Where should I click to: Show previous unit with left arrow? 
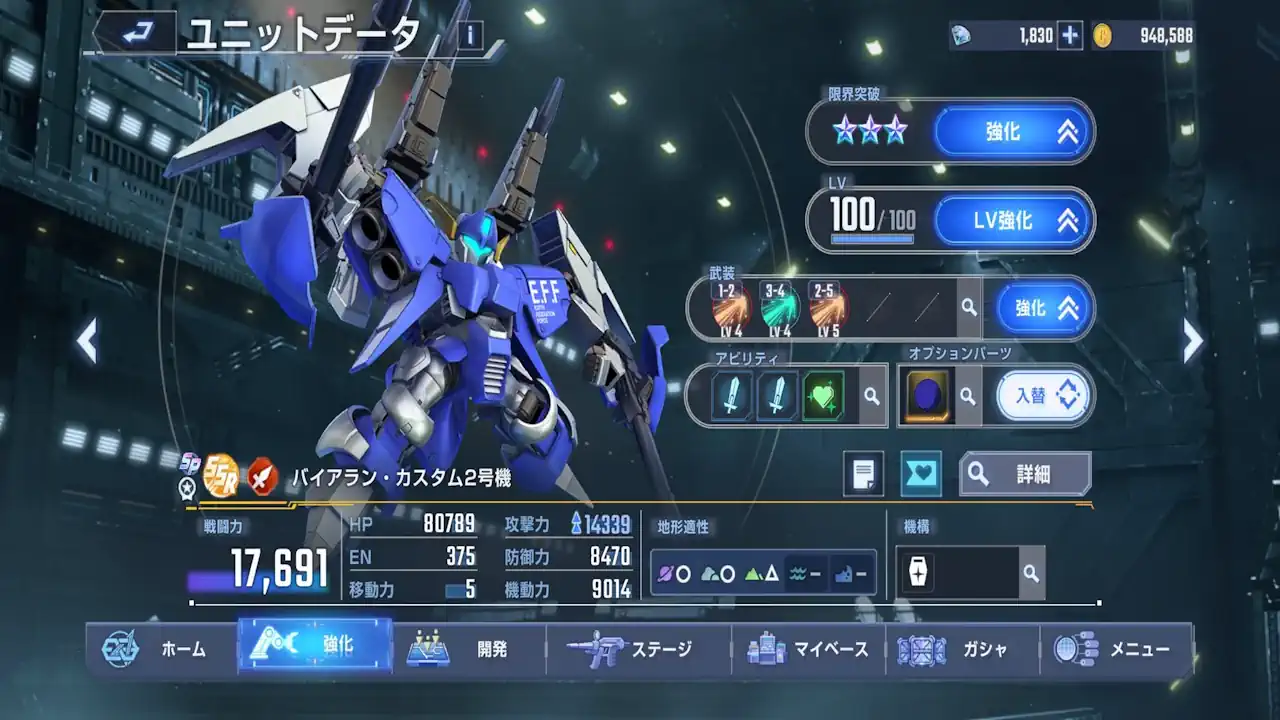88,342
